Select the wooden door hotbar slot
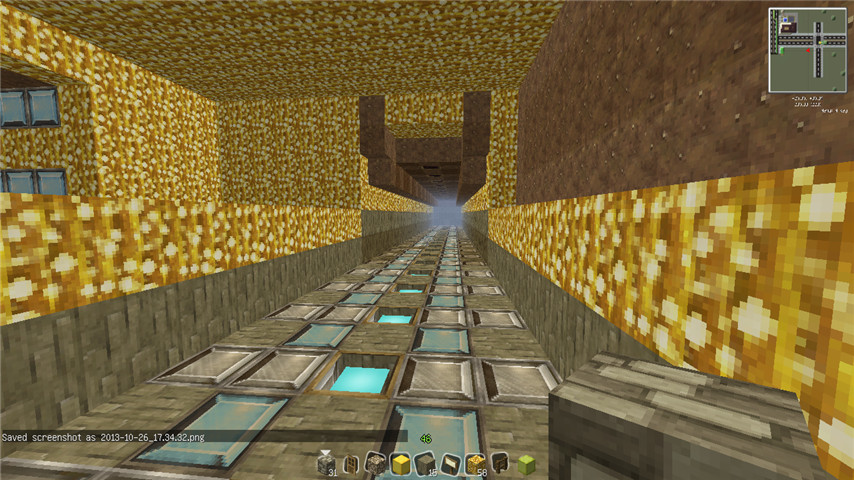Image resolution: width=854 pixels, height=480 pixels. 350,462
